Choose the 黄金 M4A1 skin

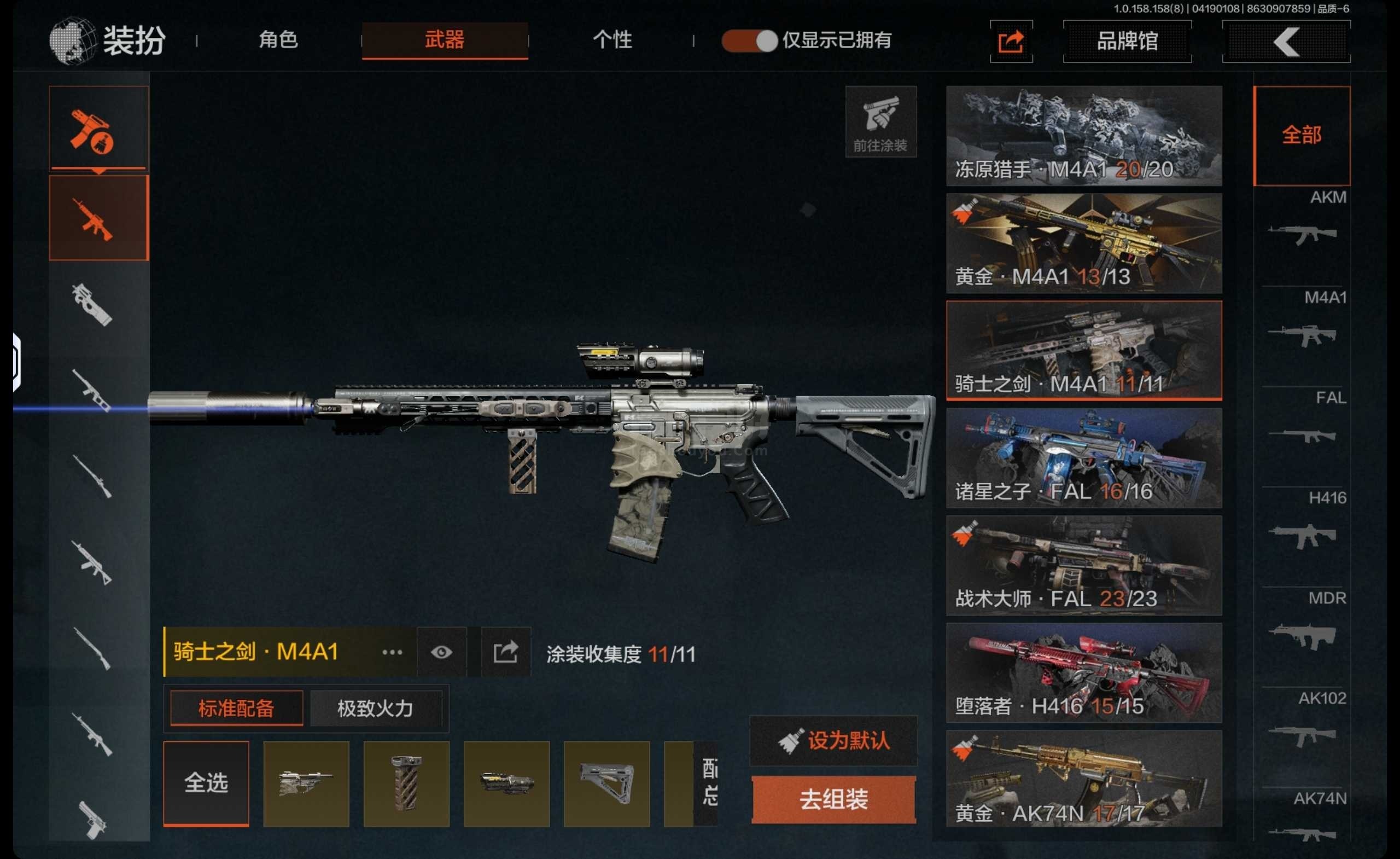(x=1083, y=243)
